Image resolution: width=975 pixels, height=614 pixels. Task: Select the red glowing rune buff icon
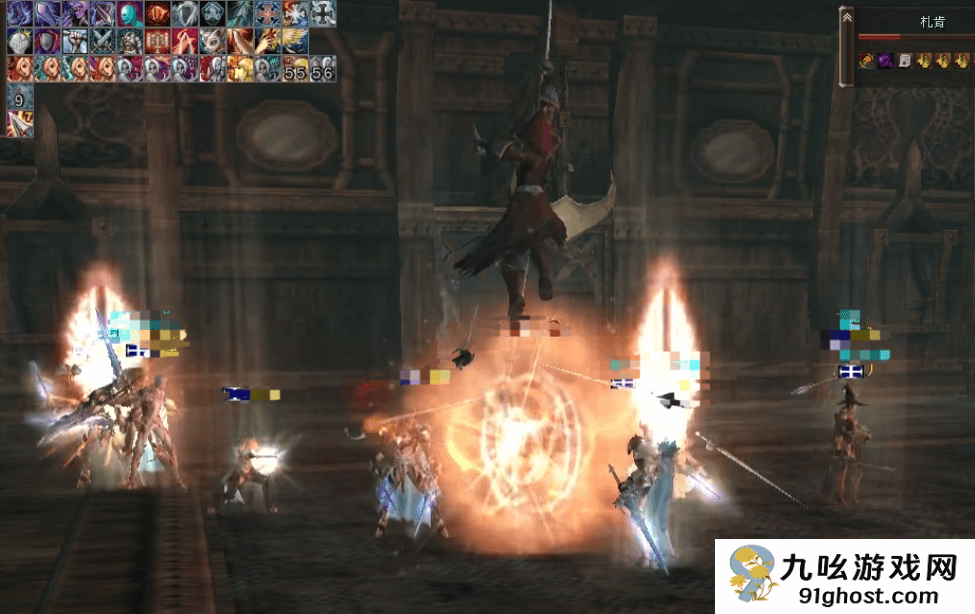pos(157,14)
